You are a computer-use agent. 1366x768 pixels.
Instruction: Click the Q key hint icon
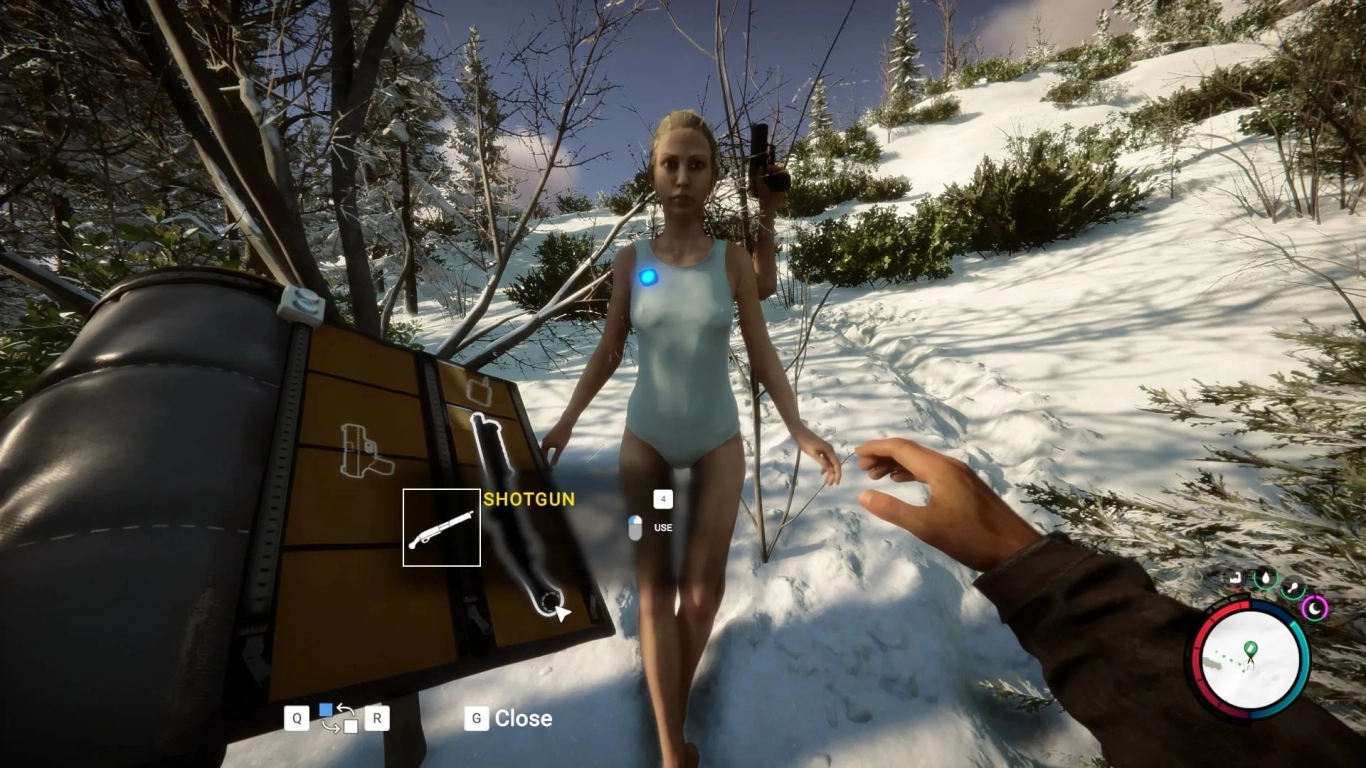[x=297, y=718]
